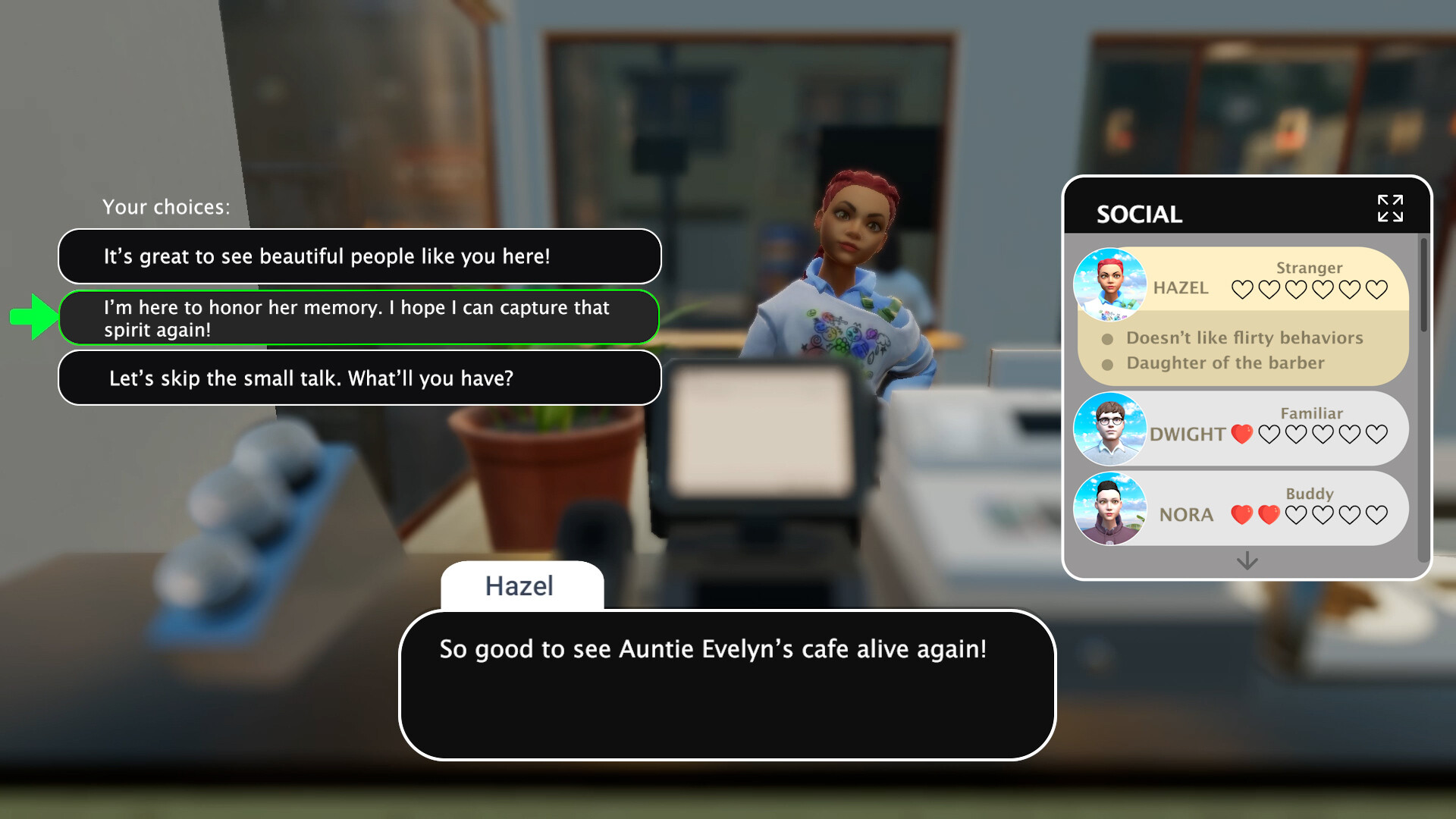This screenshot has height=819, width=1456.
Task: Click Hazel's first empty heart icon
Action: 1241,289
